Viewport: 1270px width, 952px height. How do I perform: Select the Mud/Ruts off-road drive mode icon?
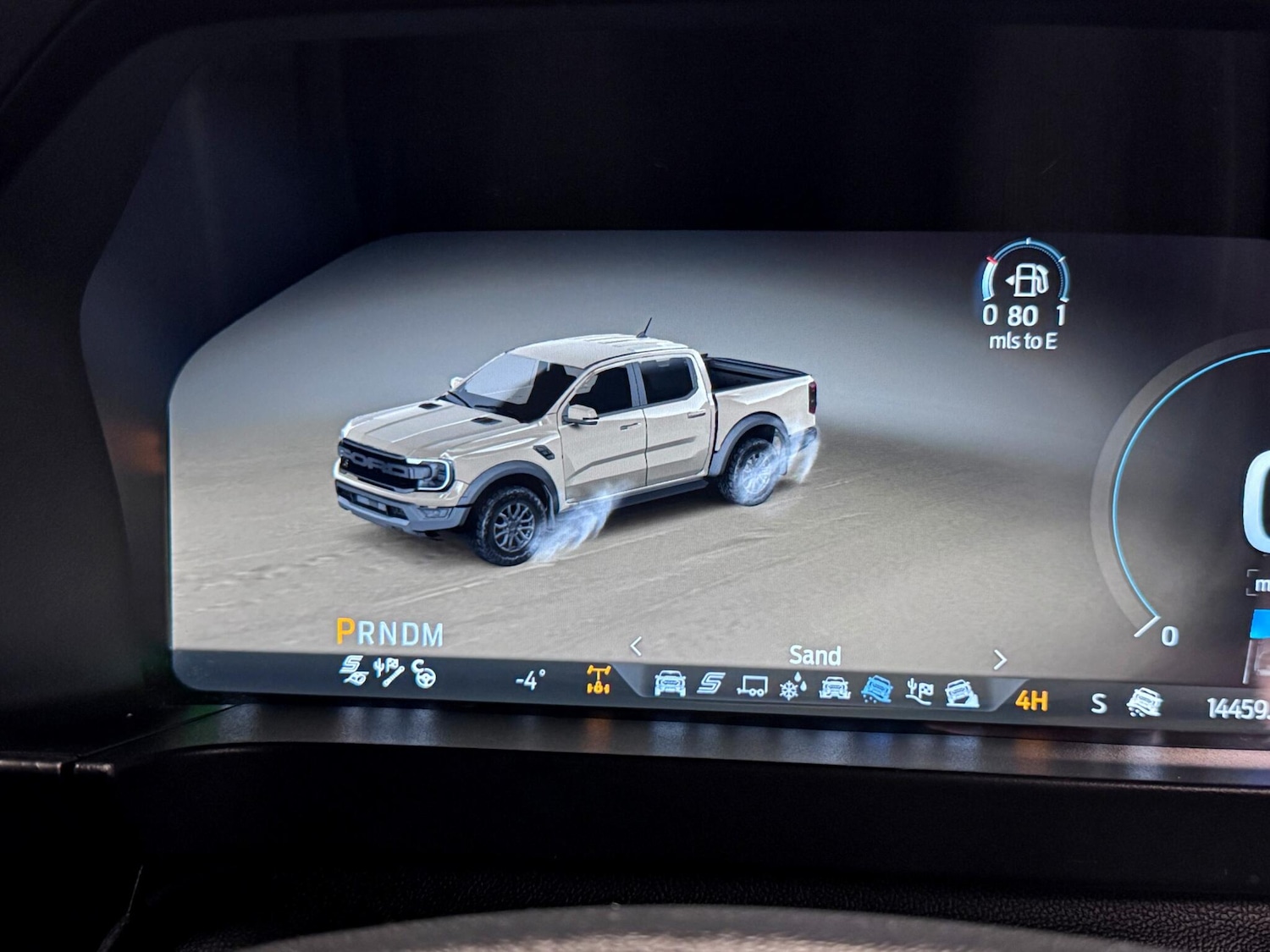[x=835, y=687]
